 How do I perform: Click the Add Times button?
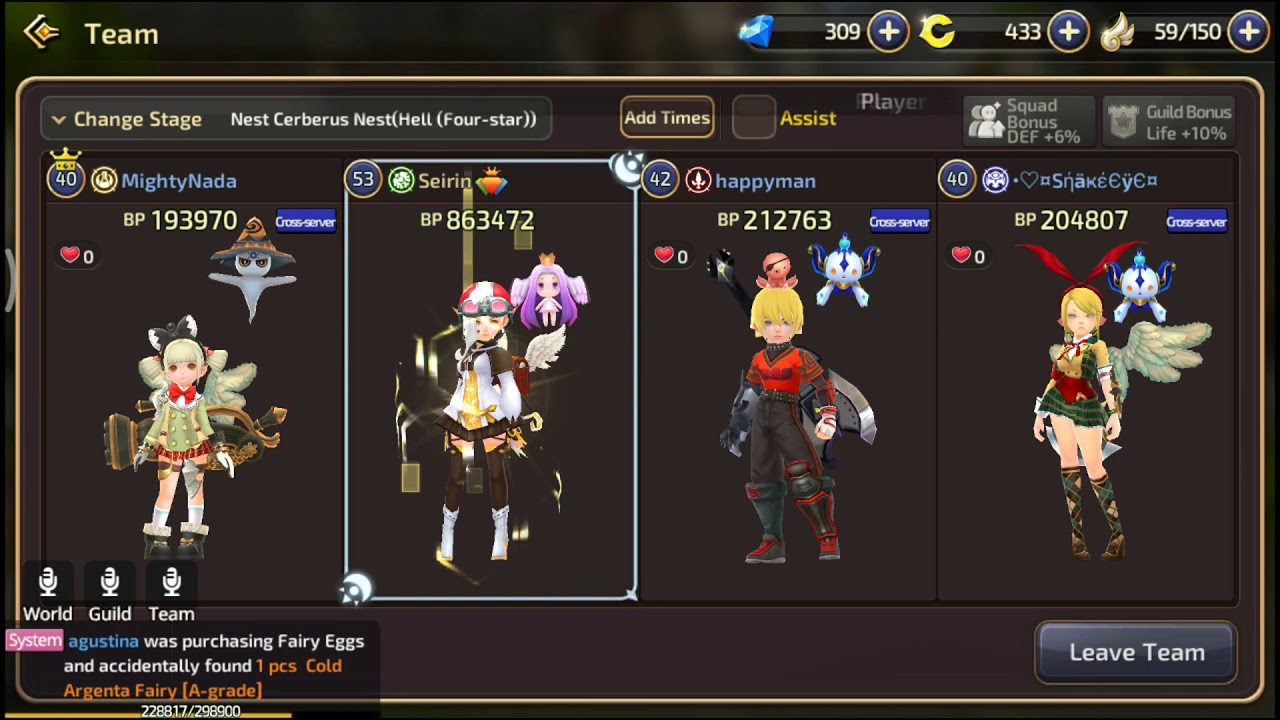click(667, 118)
